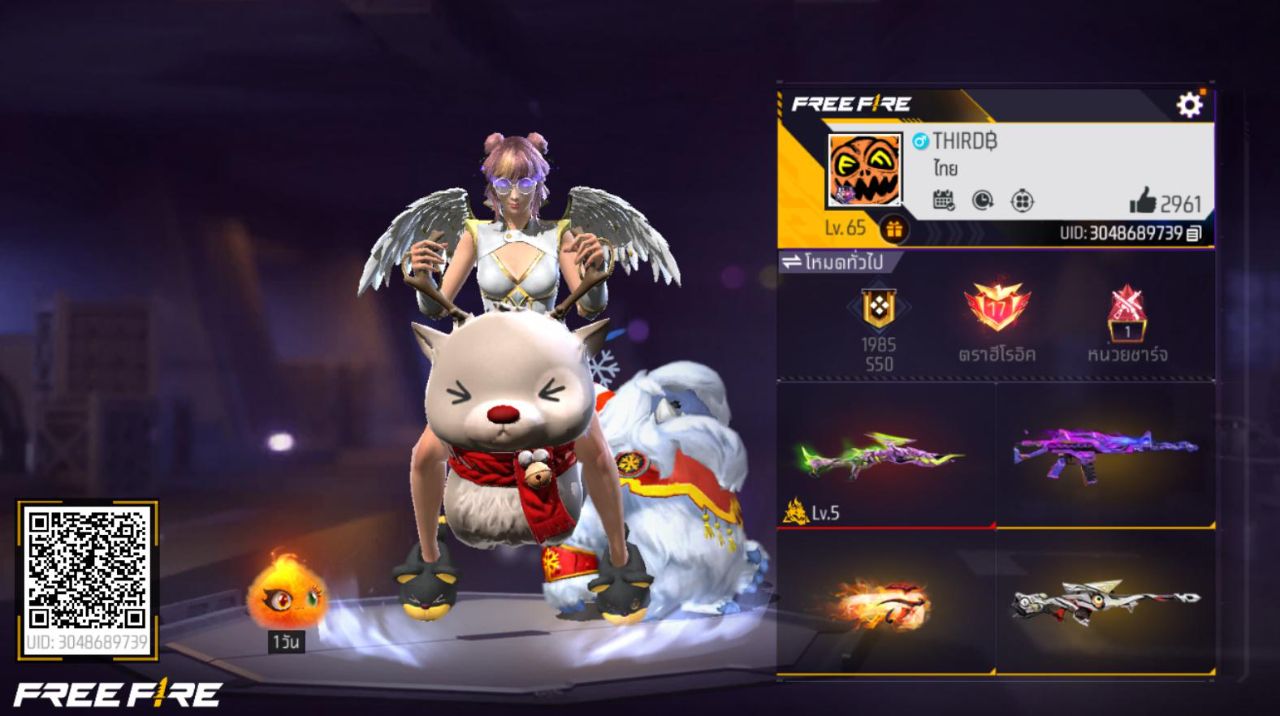Viewport: 1280px width, 716px height.
Task: Copy the UID using the copy icon
Action: (1194, 234)
